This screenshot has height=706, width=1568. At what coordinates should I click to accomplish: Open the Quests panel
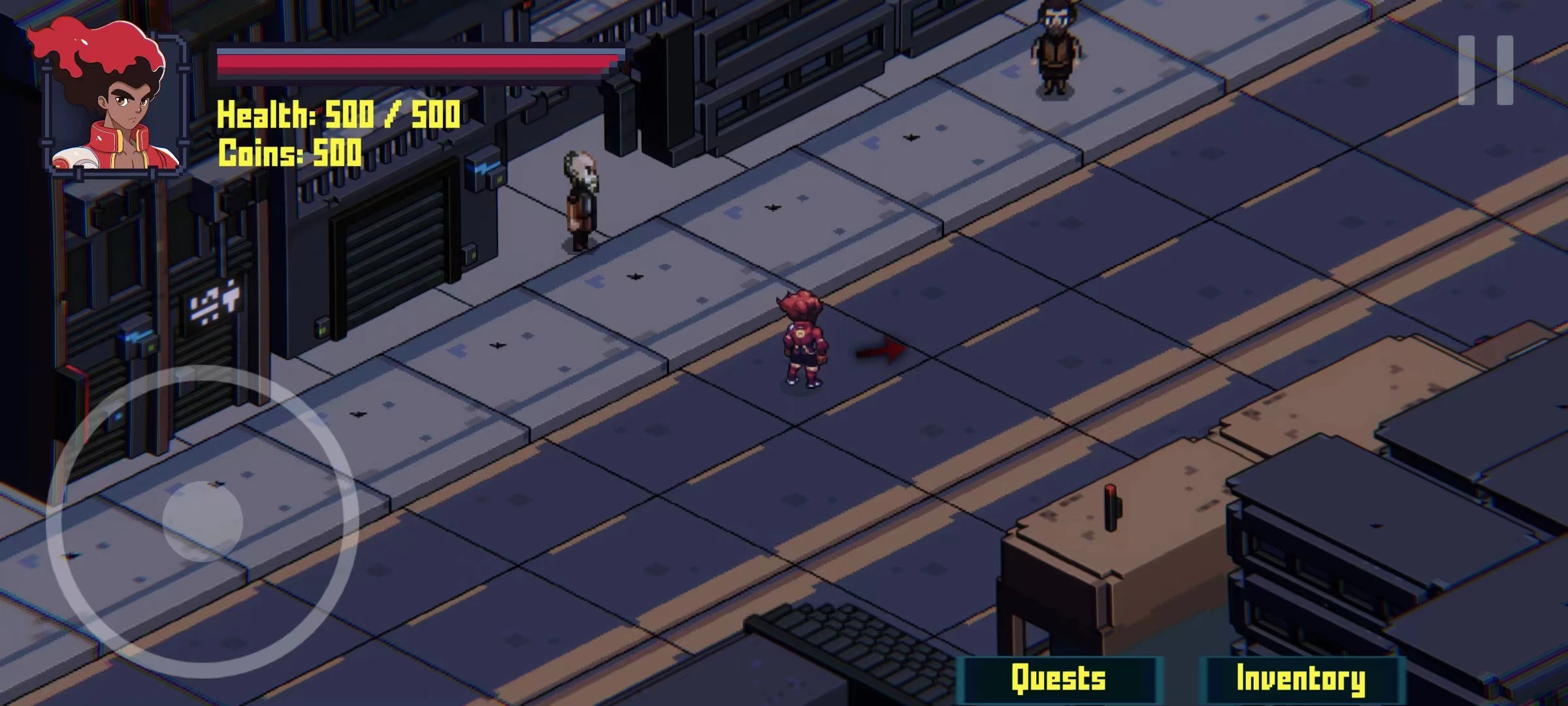[x=1058, y=679]
